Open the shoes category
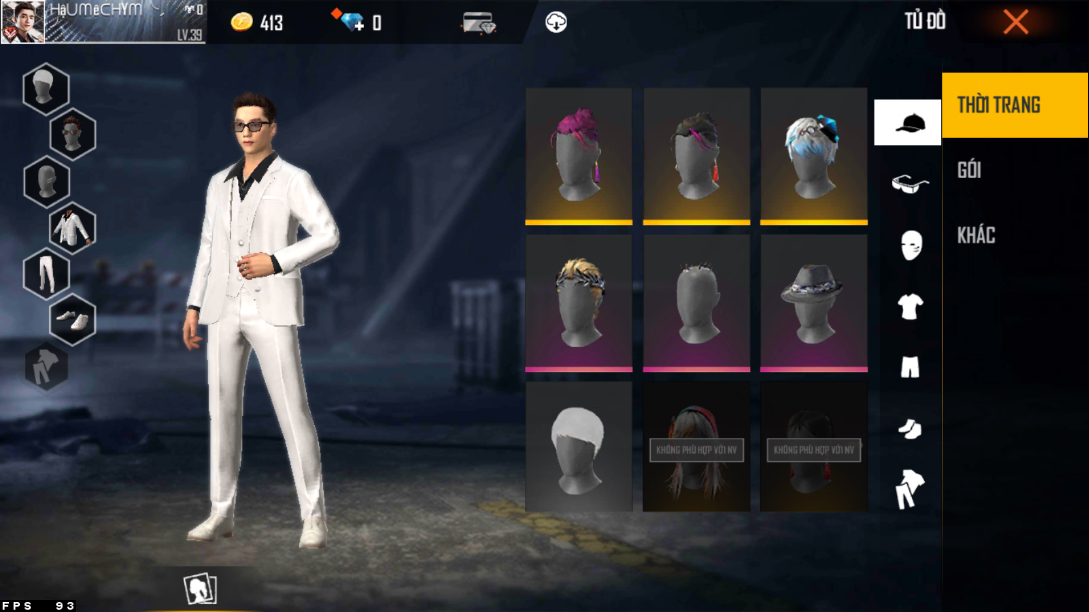 909,429
